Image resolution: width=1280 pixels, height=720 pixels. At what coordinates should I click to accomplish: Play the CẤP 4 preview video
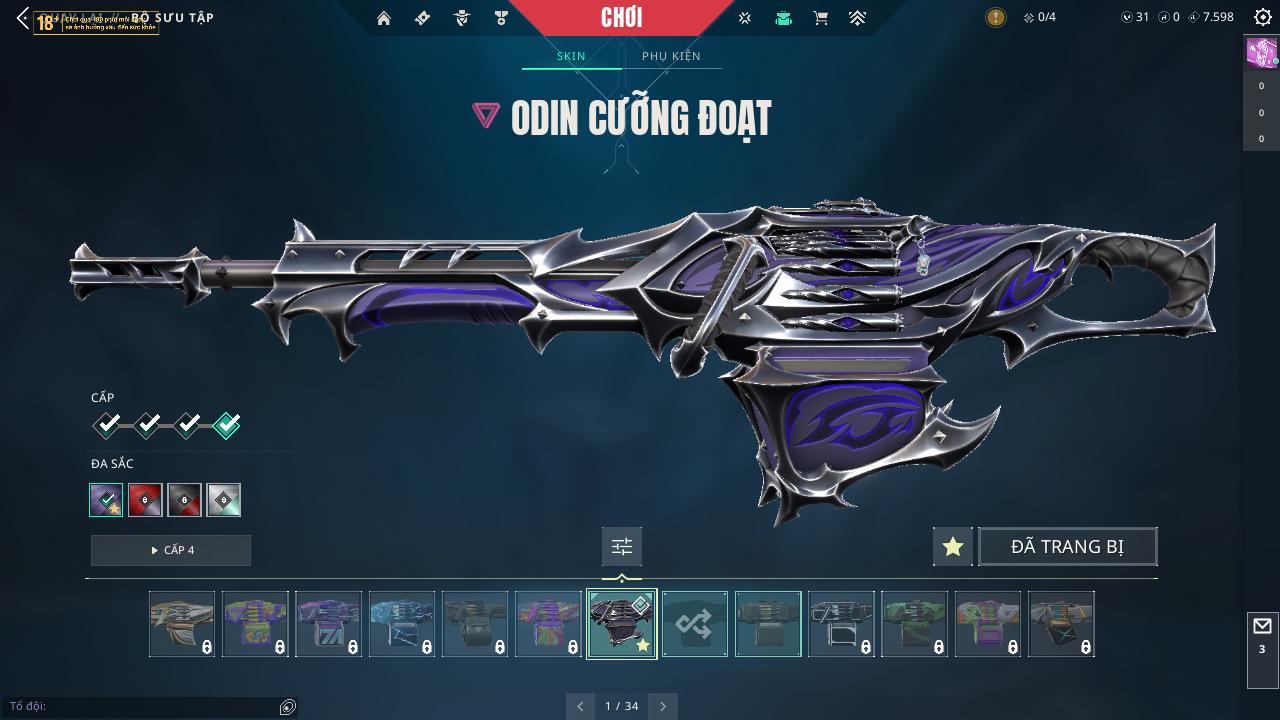tap(171, 550)
